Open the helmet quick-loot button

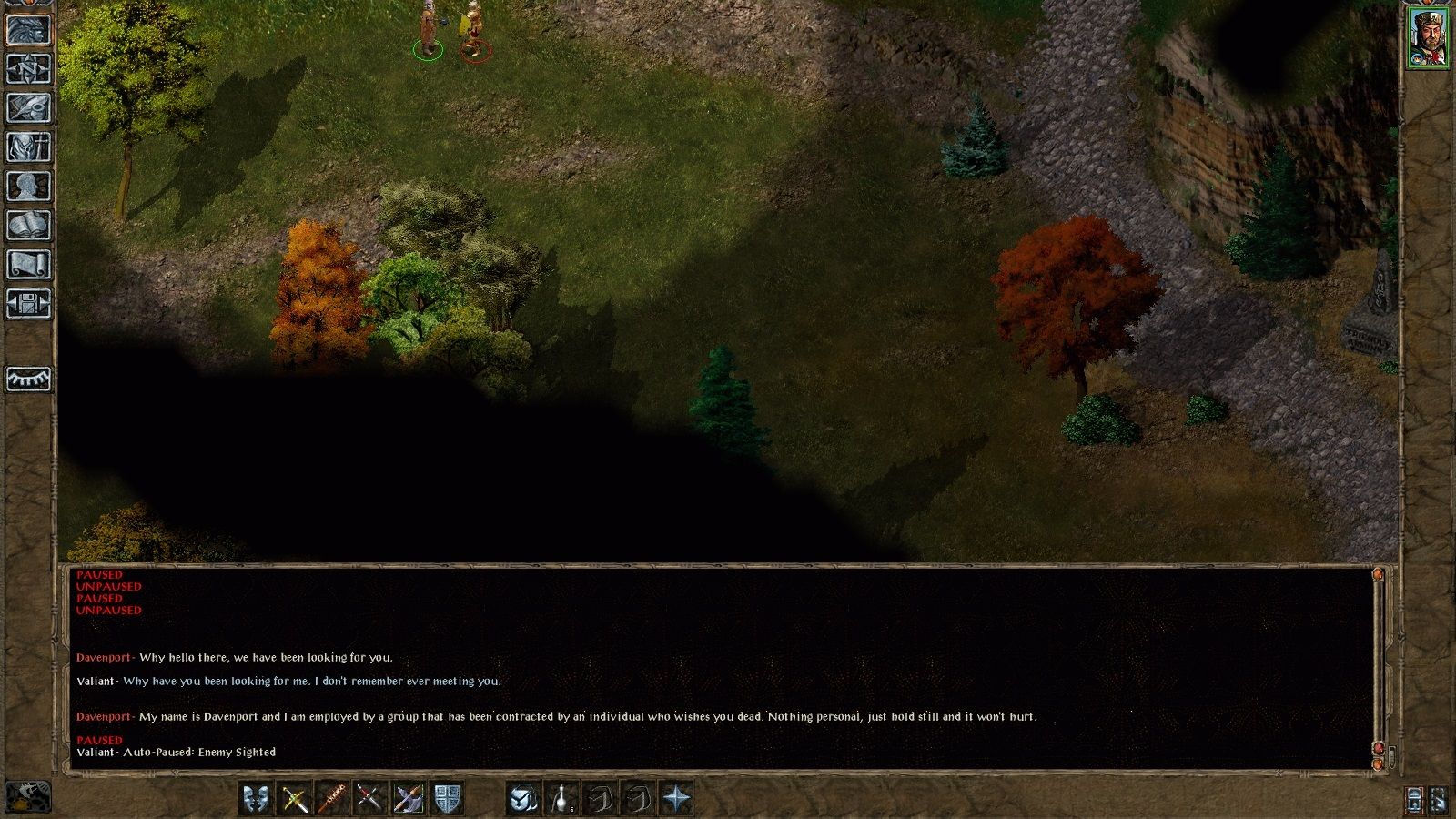tap(523, 799)
